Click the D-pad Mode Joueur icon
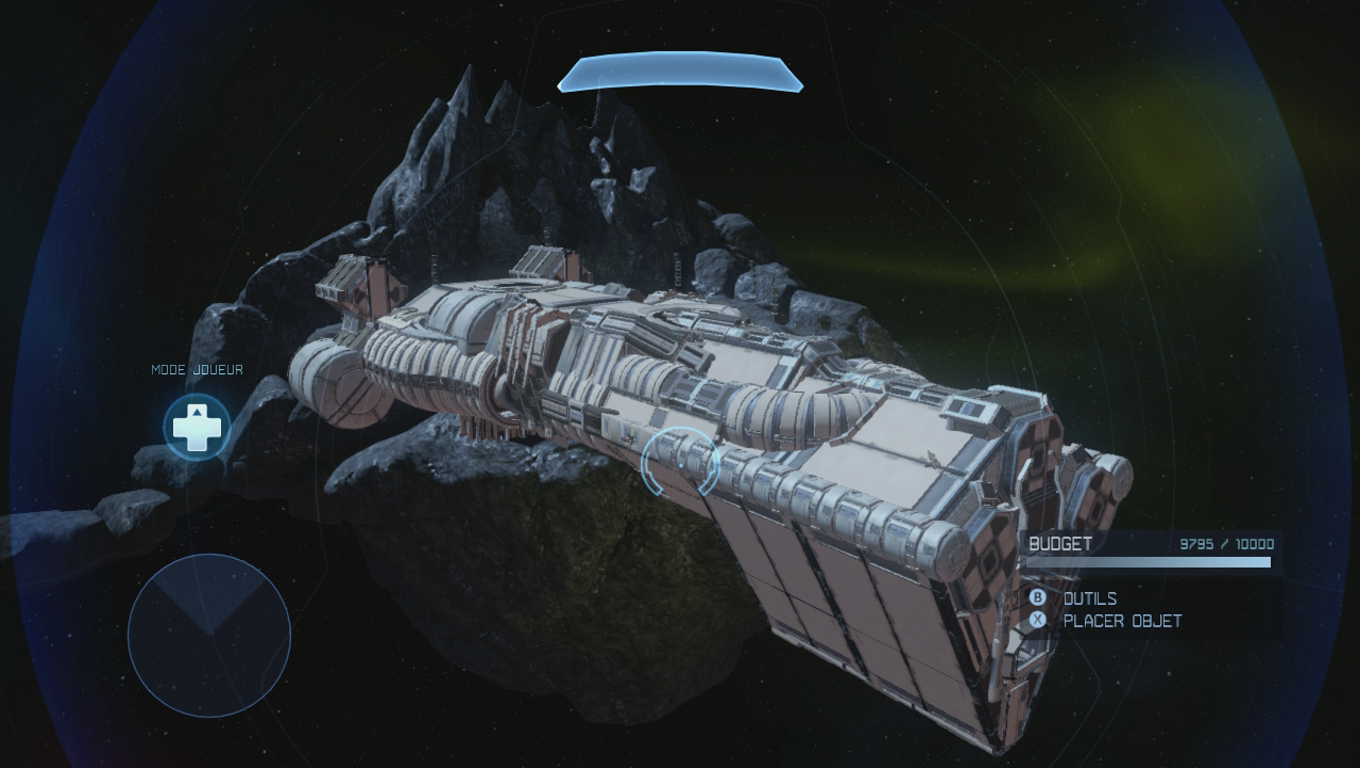The height and width of the screenshot is (768, 1360). [x=196, y=427]
